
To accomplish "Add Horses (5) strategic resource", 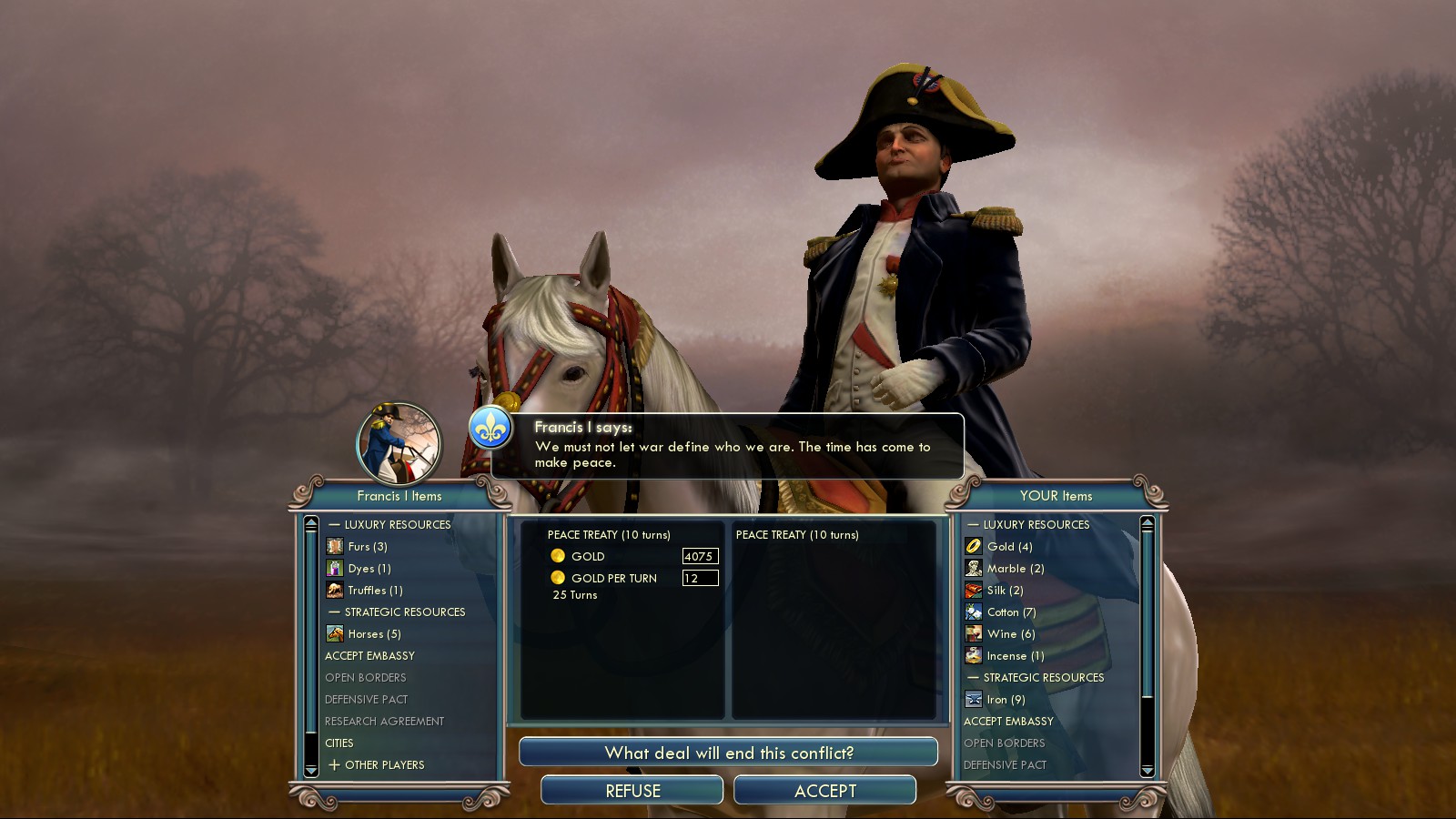I will (x=373, y=634).
